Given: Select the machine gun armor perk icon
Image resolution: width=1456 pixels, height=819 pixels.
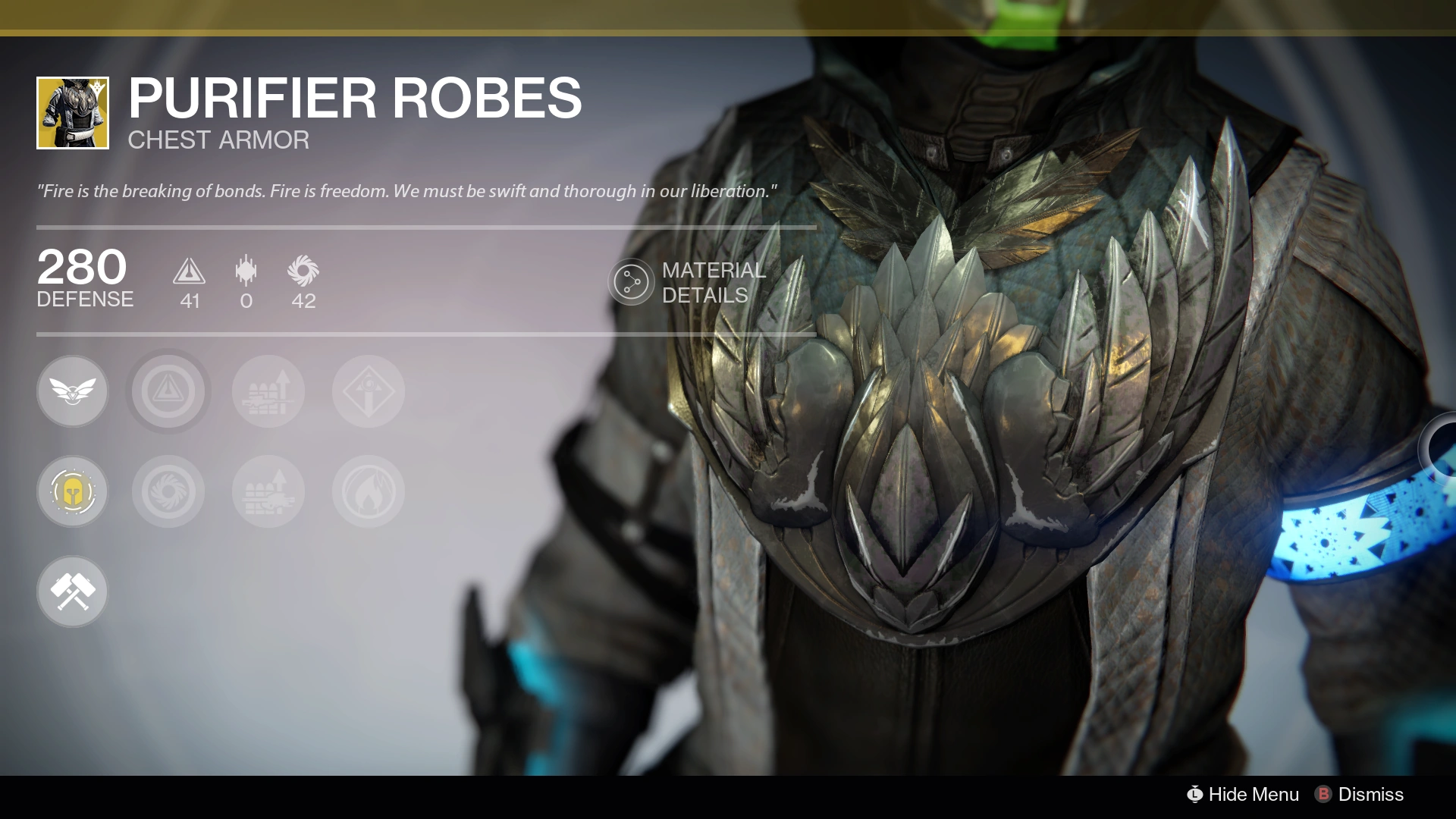Looking at the screenshot, I should [x=268, y=491].
